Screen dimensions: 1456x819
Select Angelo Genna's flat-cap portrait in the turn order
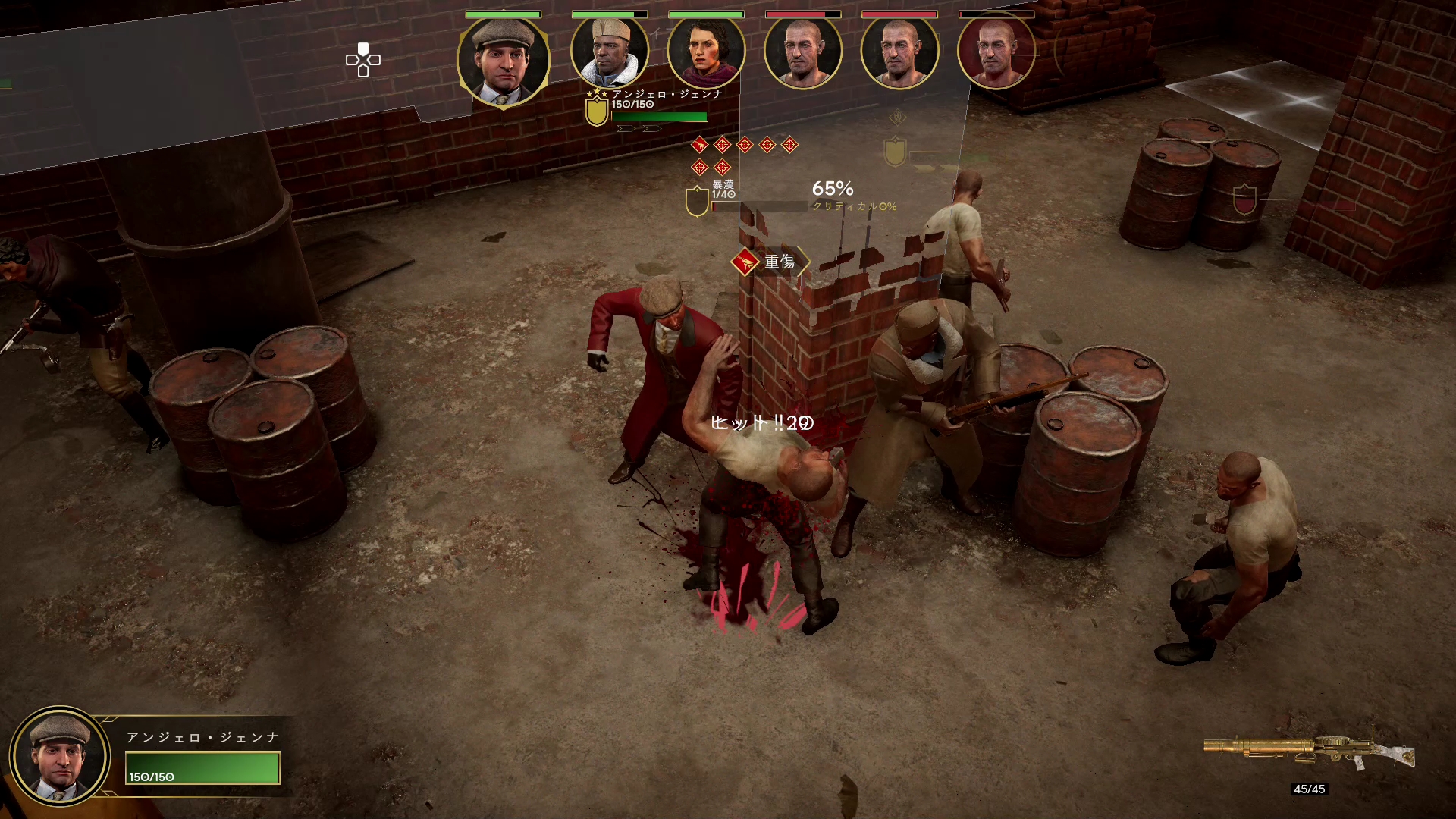(x=503, y=61)
